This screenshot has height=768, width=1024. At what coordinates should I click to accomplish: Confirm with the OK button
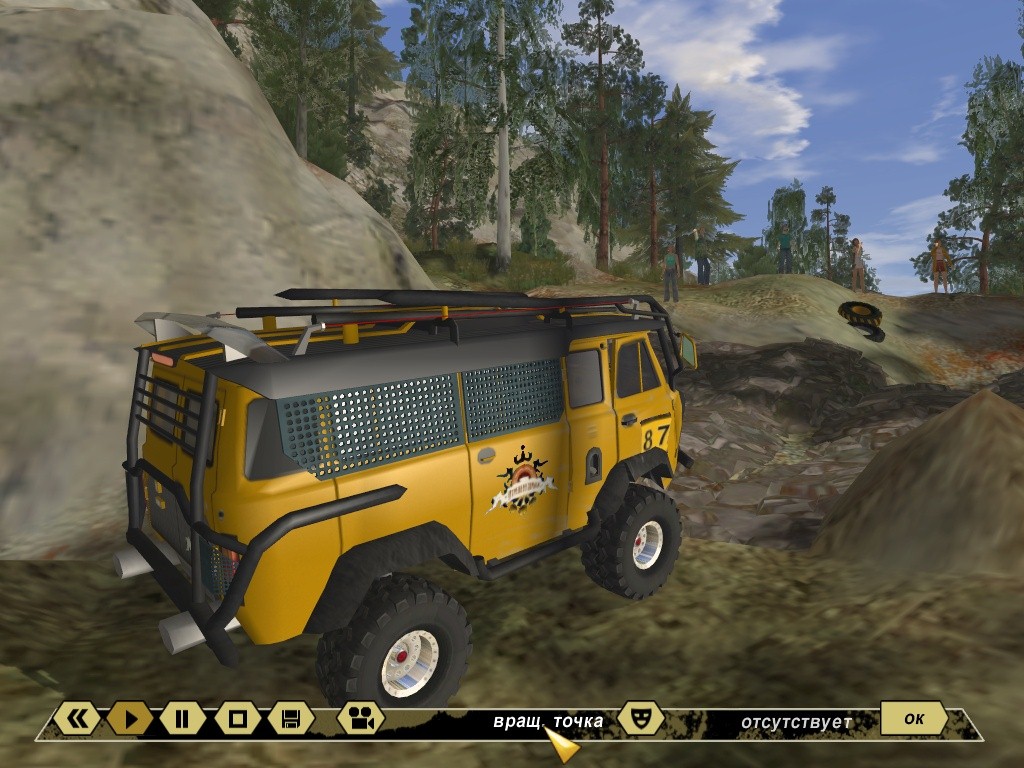(x=913, y=717)
